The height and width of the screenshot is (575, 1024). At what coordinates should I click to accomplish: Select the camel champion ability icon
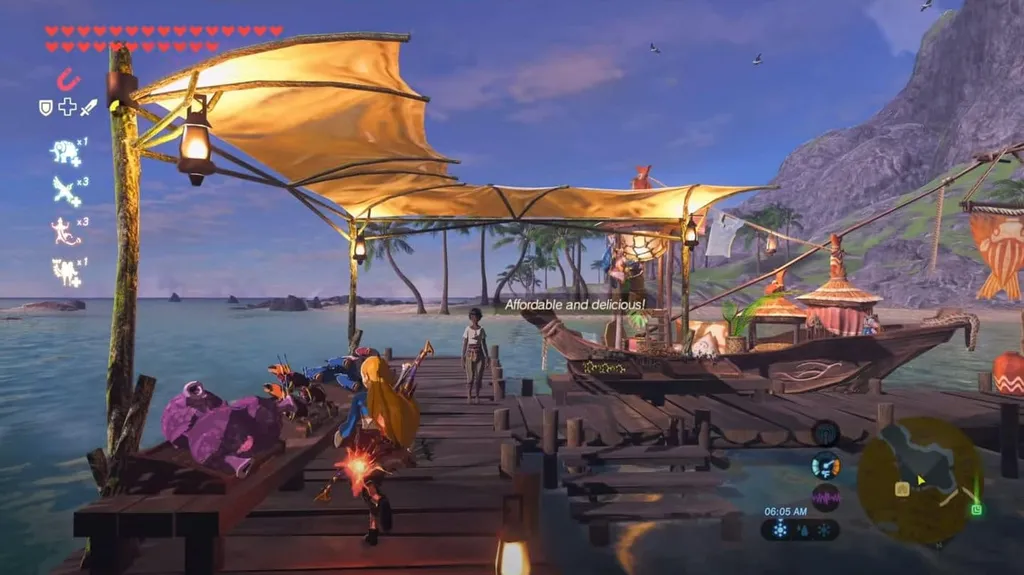coord(66,271)
